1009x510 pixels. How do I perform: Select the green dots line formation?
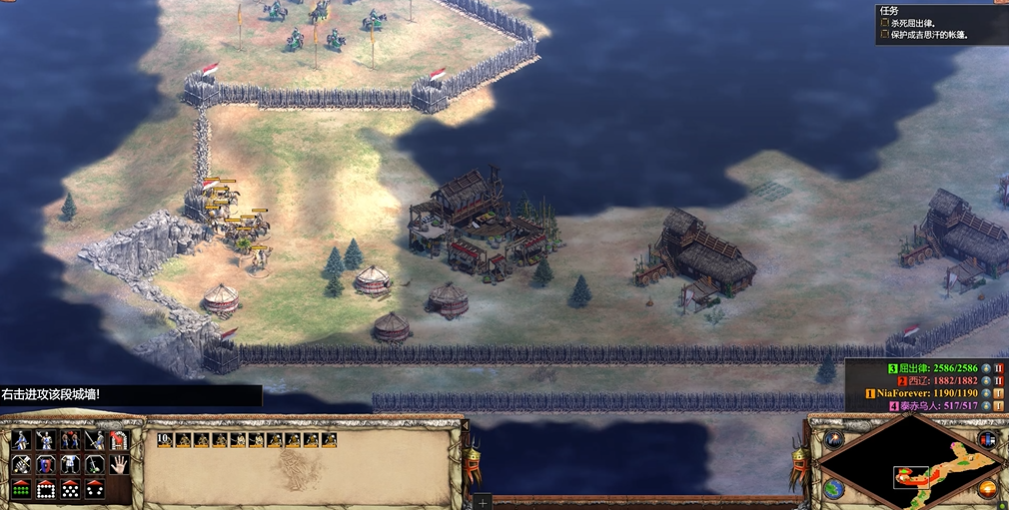[21, 489]
